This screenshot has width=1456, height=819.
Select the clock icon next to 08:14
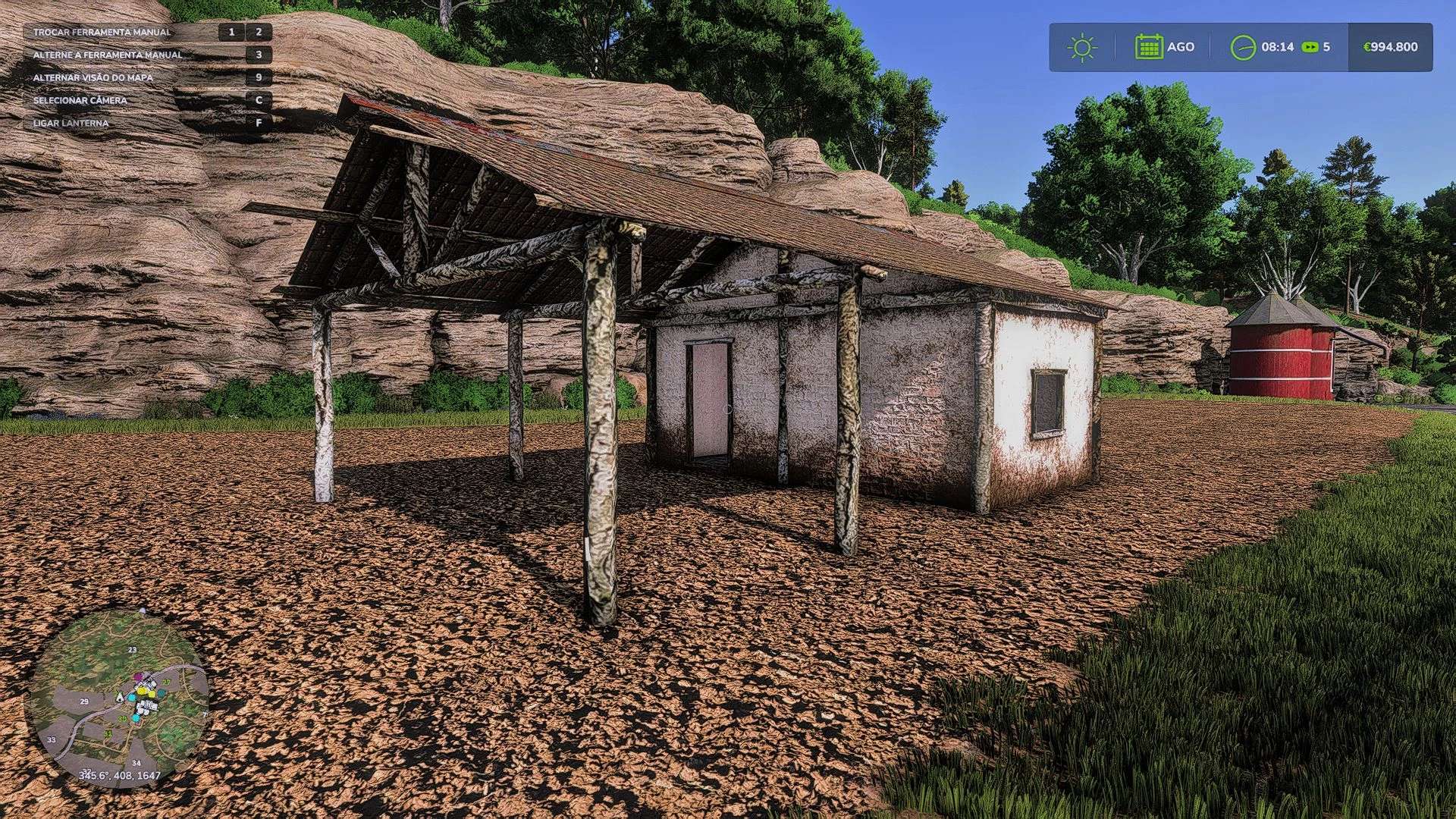[1244, 46]
